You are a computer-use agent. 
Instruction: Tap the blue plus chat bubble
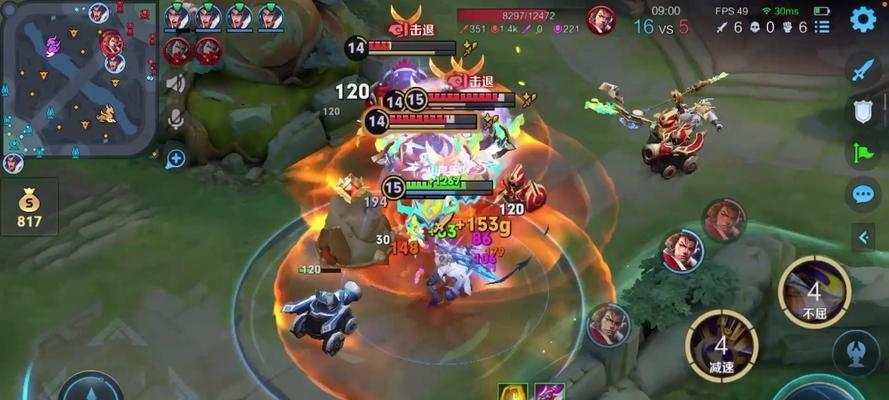[x=176, y=158]
